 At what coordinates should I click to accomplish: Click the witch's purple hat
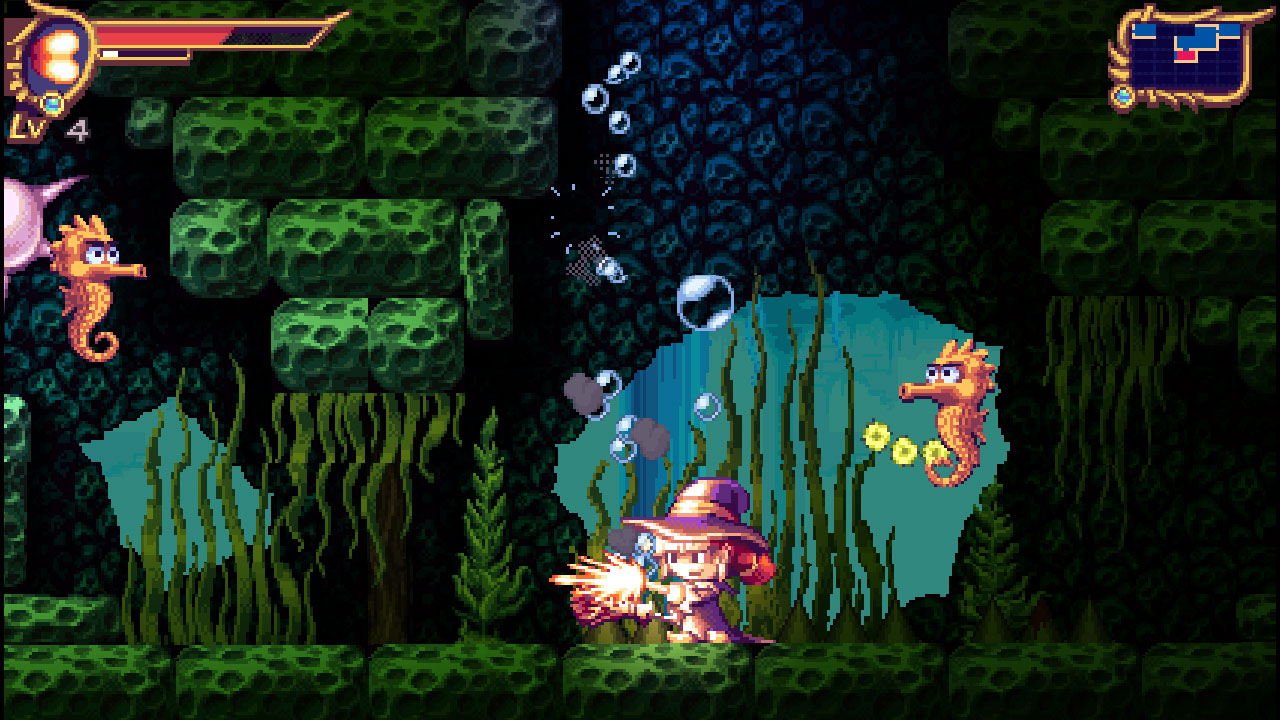click(700, 510)
